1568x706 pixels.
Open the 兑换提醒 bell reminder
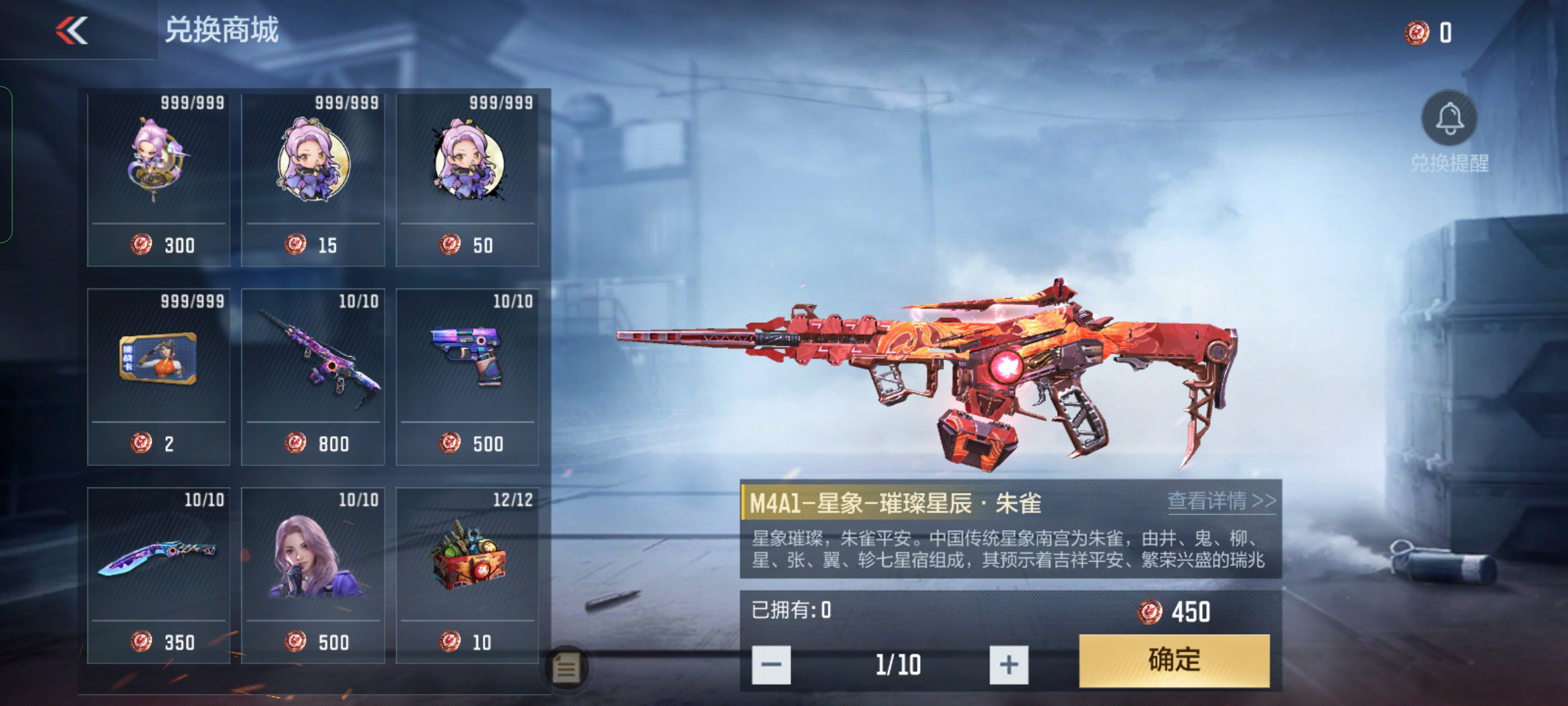[1449, 119]
